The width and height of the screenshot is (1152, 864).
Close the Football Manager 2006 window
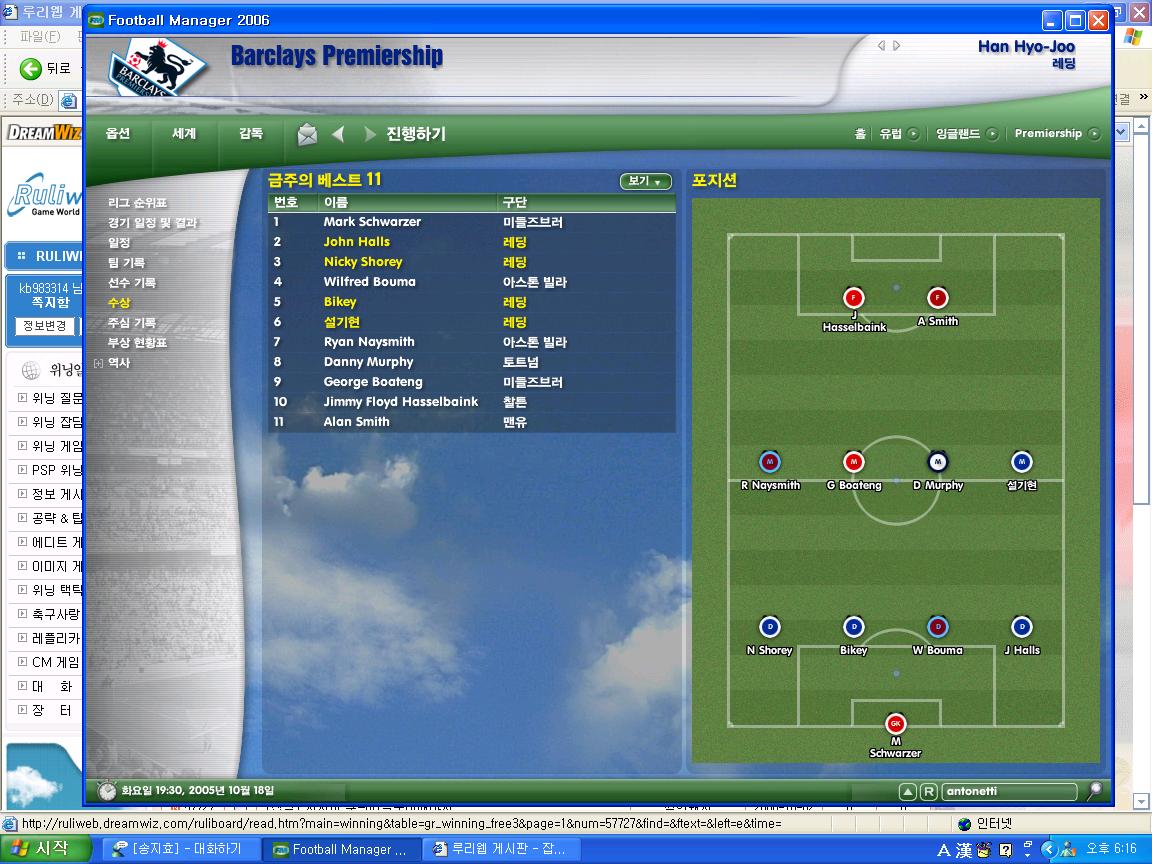1098,20
